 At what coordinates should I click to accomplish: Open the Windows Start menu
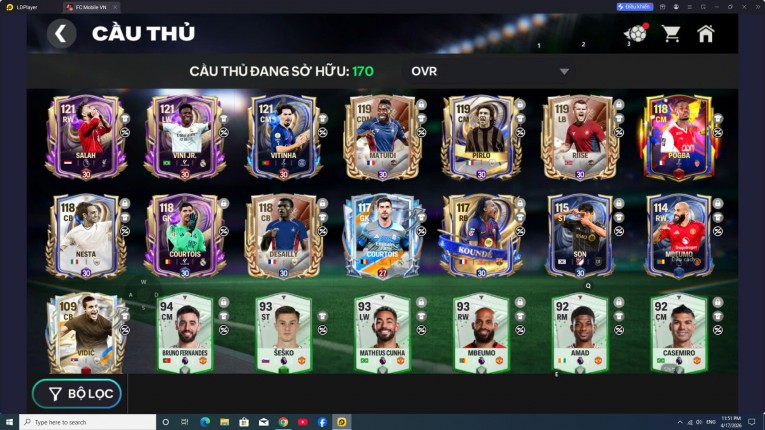(x=10, y=422)
